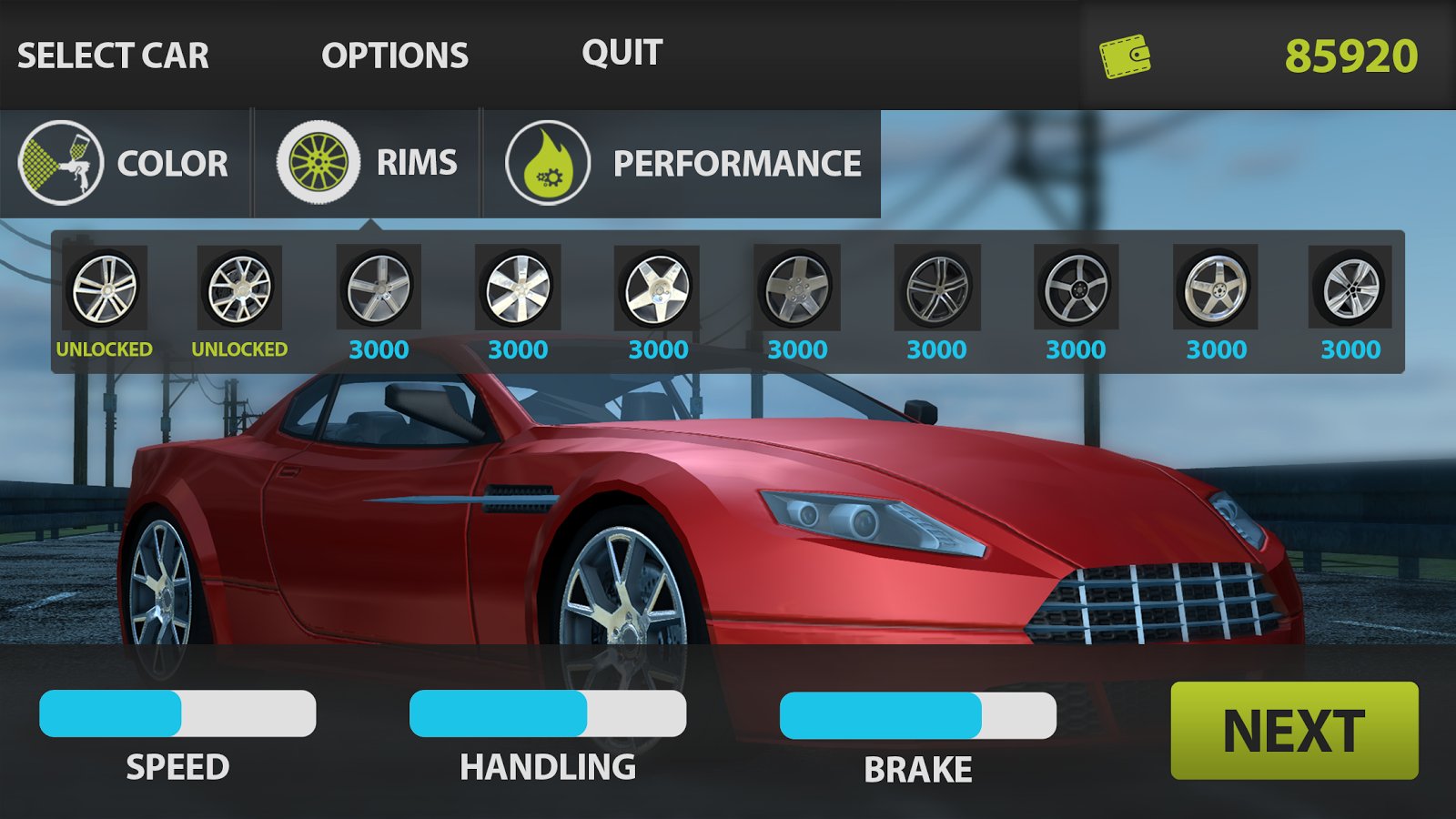Open the Options menu

tap(394, 56)
